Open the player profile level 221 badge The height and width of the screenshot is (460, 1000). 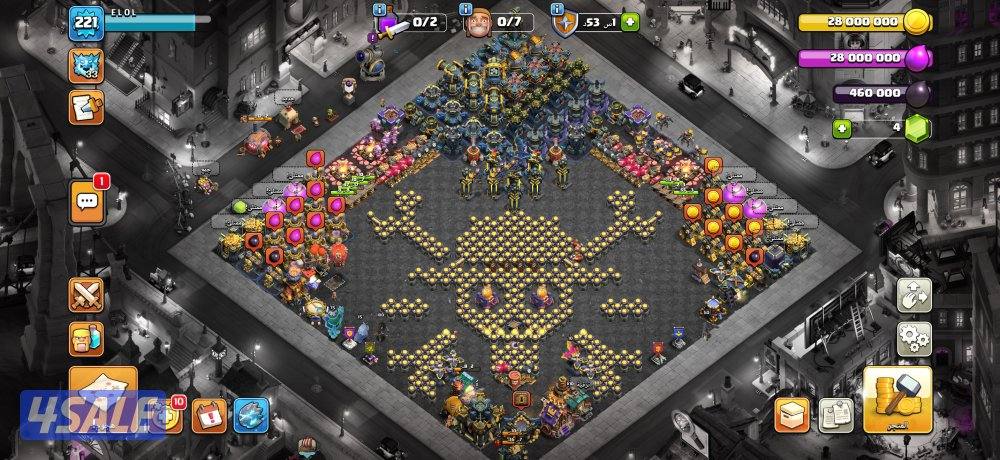pyautogui.click(x=82, y=23)
